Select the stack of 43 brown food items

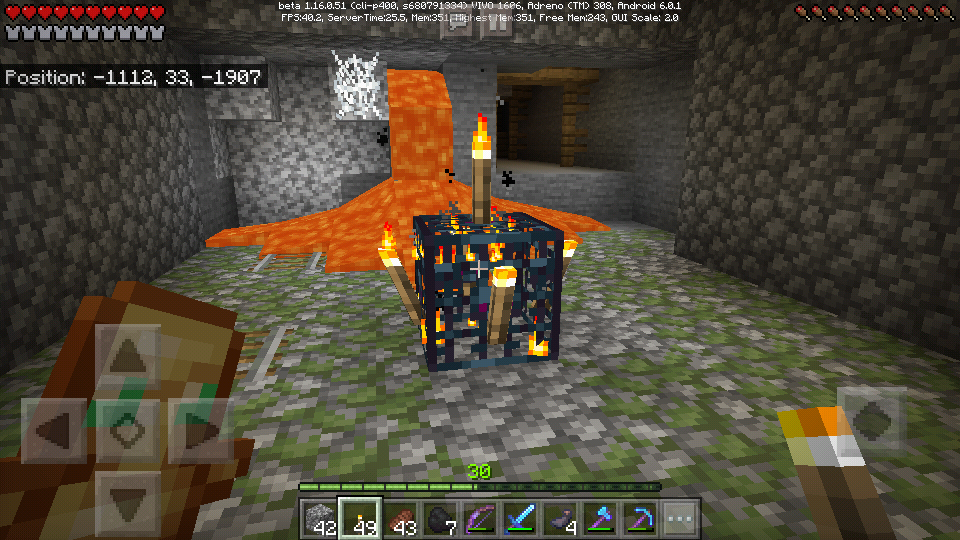coord(399,519)
